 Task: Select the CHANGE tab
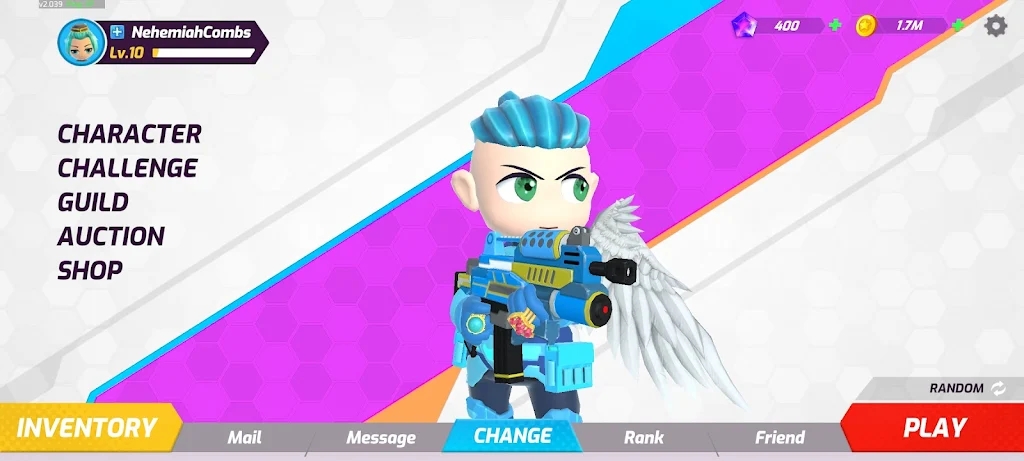[512, 436]
